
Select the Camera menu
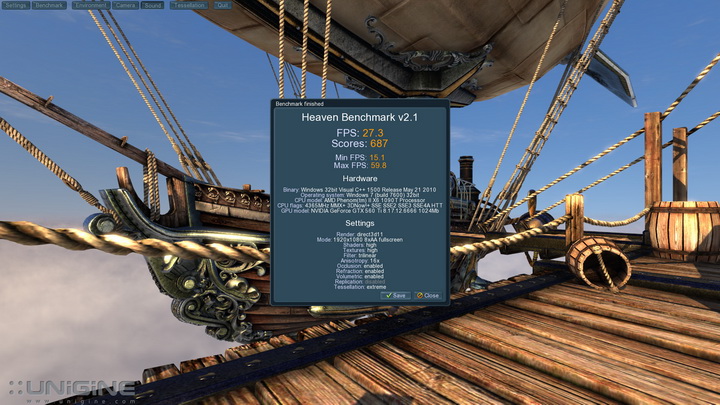(125, 5)
